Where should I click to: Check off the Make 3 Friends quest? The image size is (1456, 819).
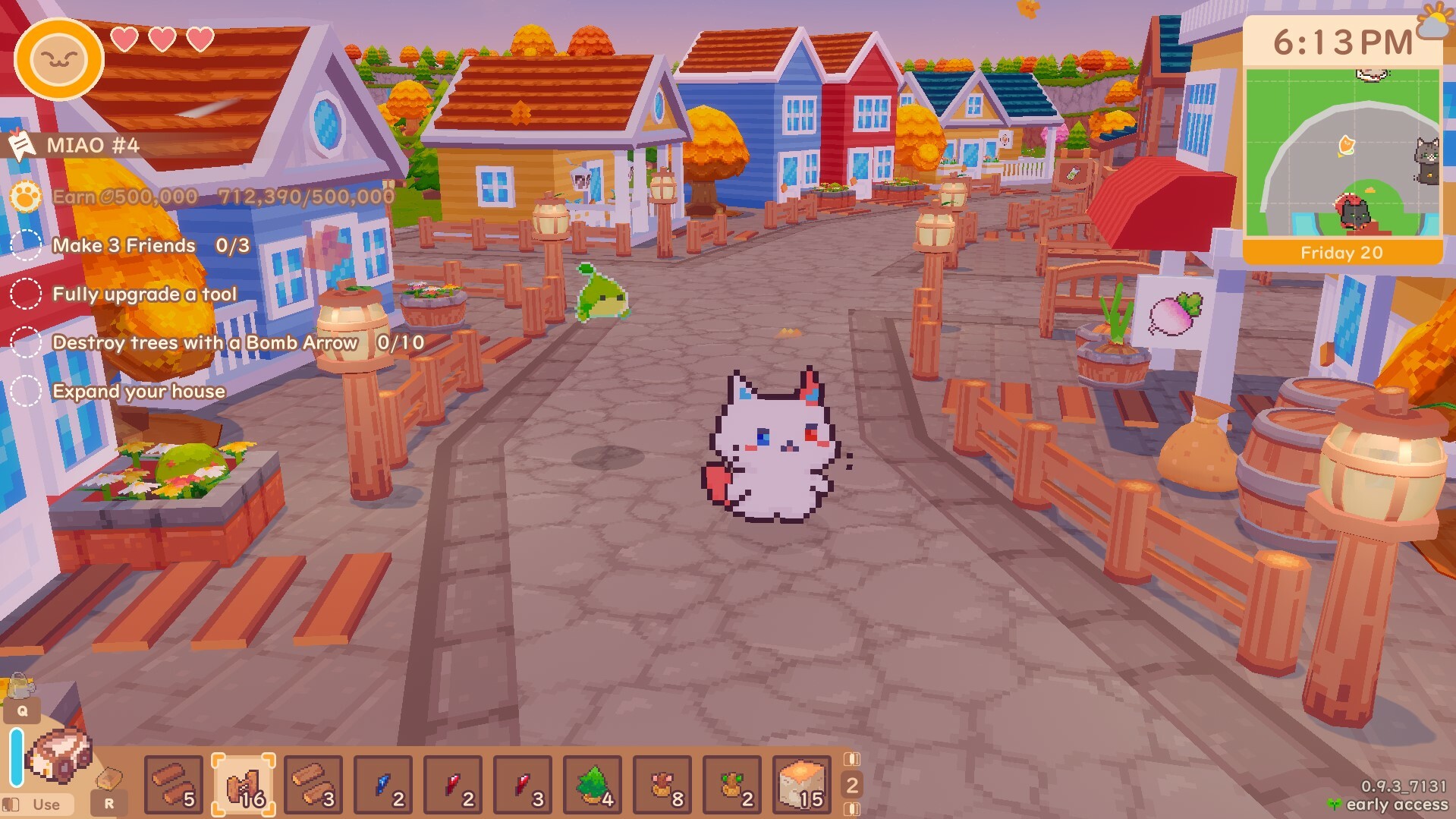coord(27,245)
